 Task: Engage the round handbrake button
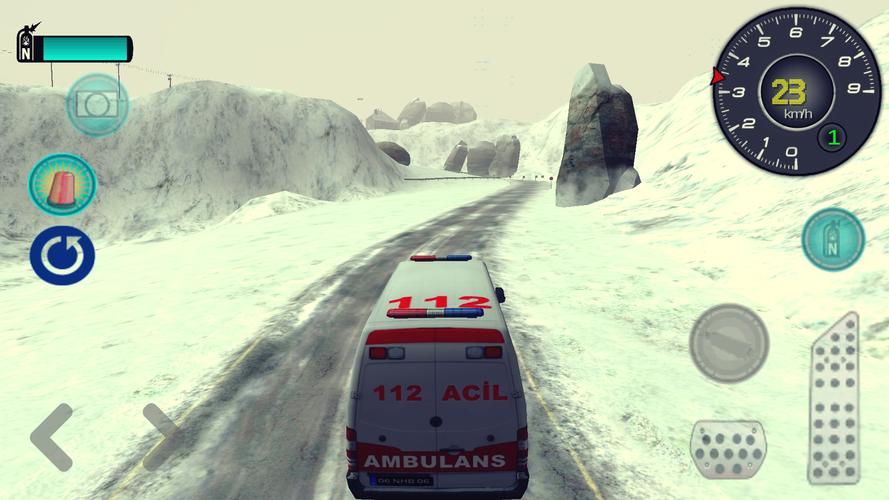coord(729,343)
